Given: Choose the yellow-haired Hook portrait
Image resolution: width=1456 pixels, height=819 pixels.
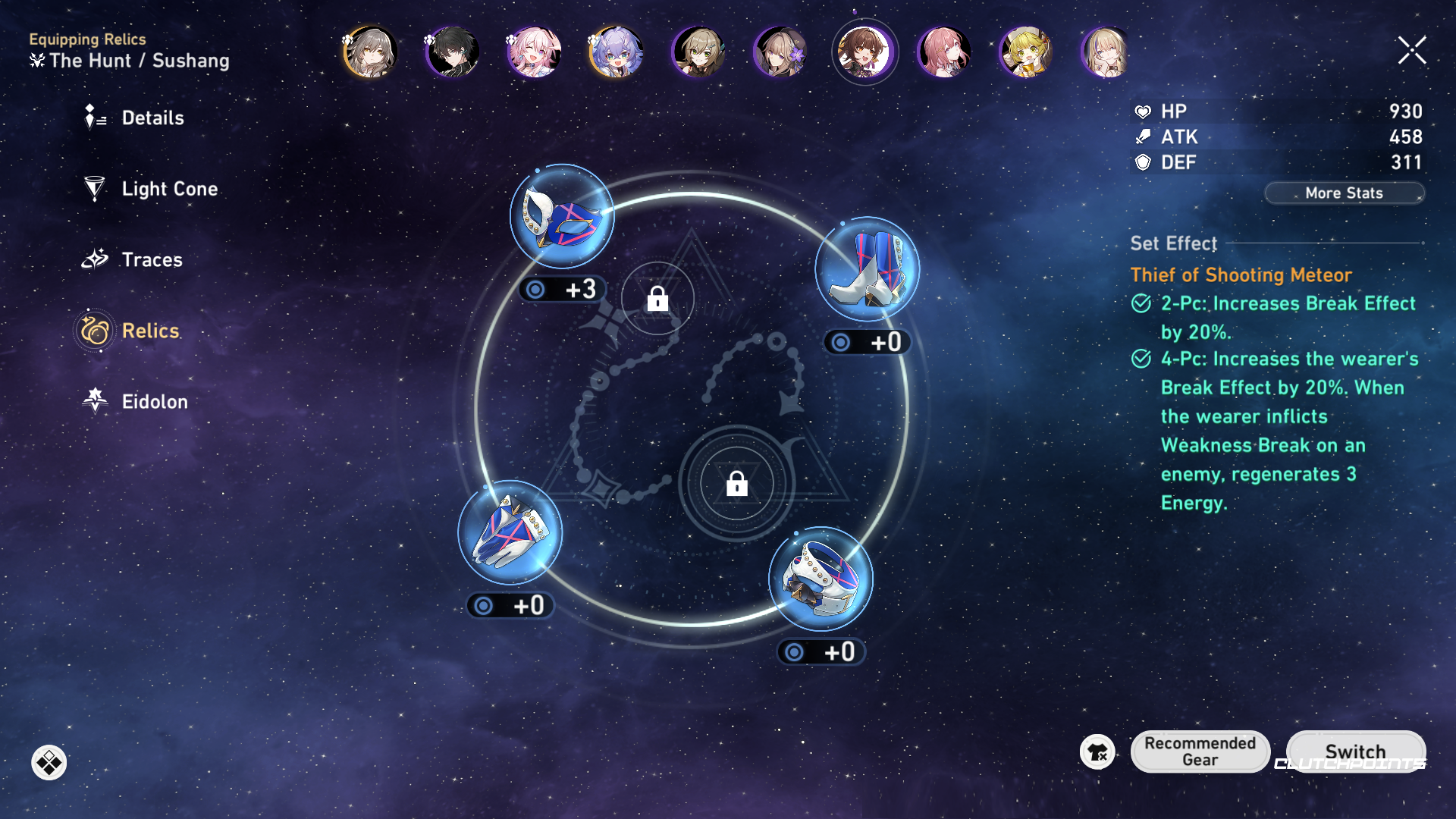Looking at the screenshot, I should click(x=1025, y=52).
